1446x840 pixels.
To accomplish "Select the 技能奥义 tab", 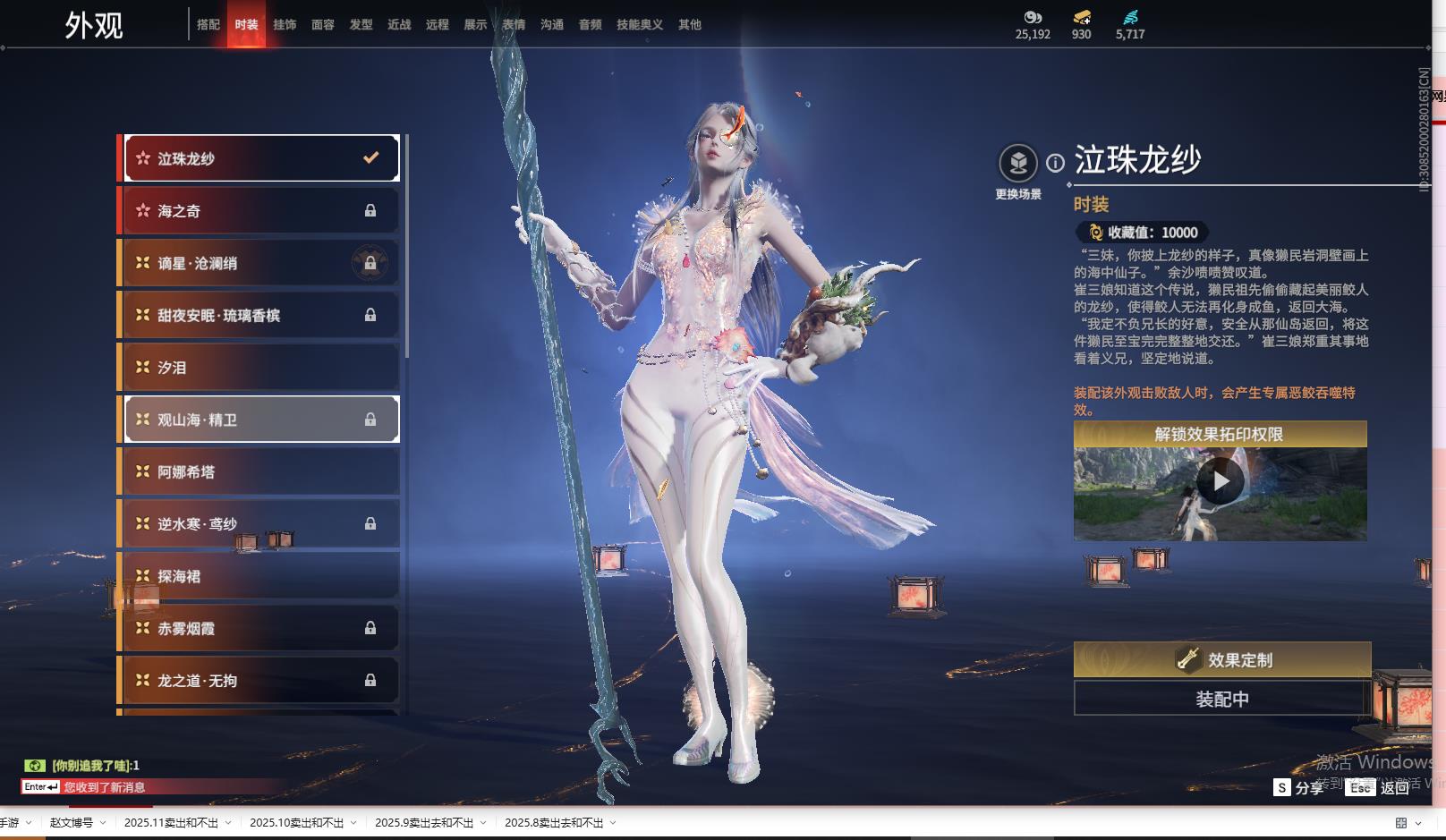I will [639, 25].
